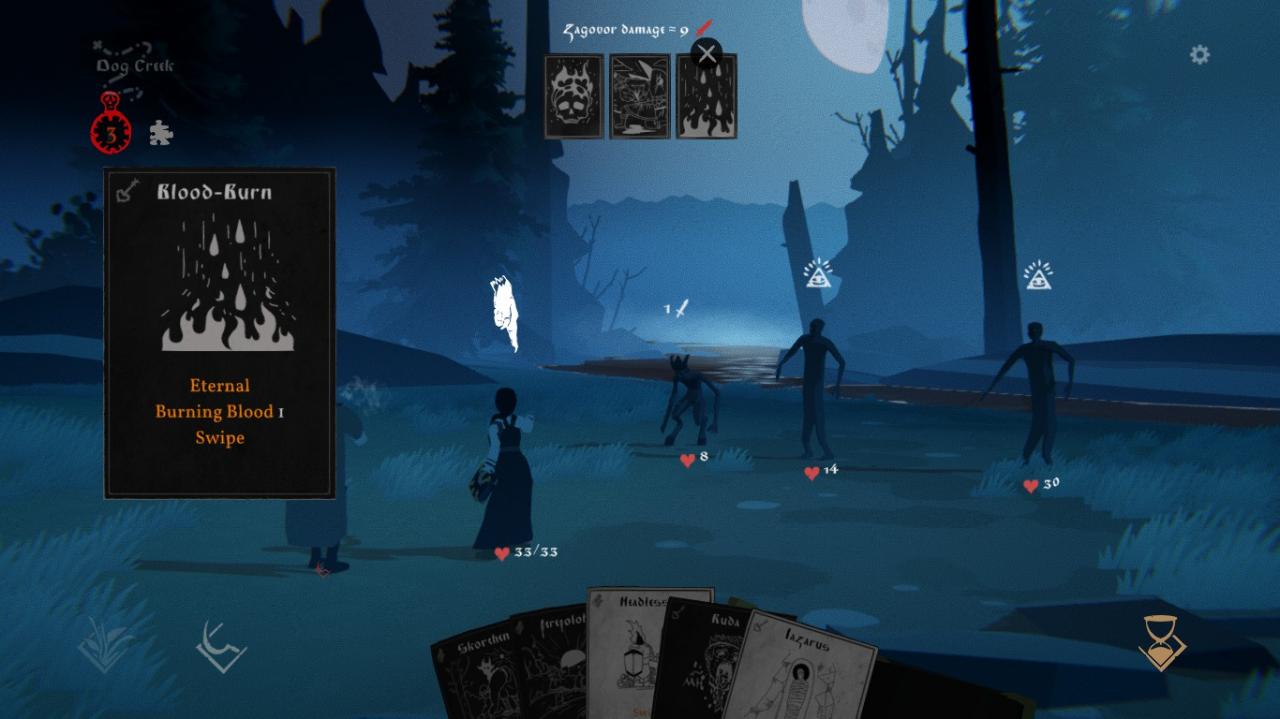End the turn with the hourglass
Screen dimensions: 1280x719
[x=1162, y=643]
